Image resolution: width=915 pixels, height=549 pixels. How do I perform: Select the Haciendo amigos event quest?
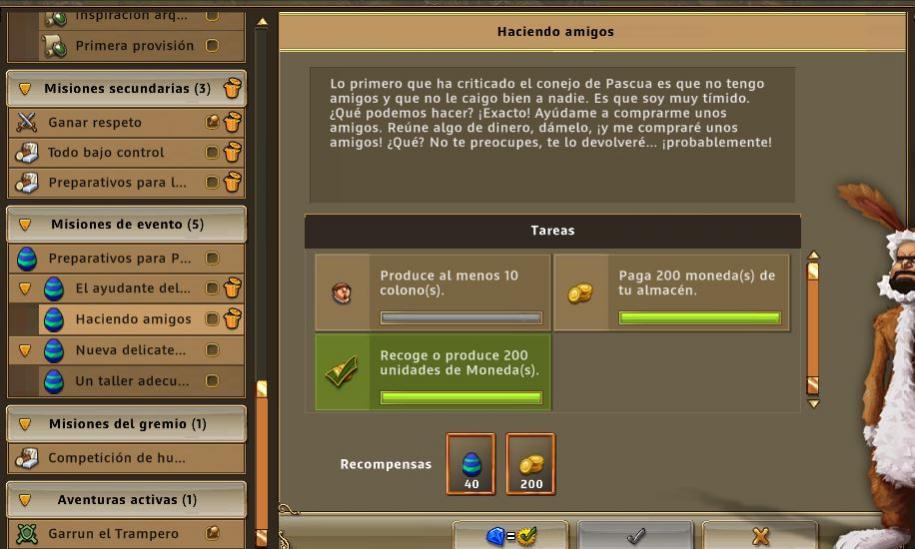(133, 320)
